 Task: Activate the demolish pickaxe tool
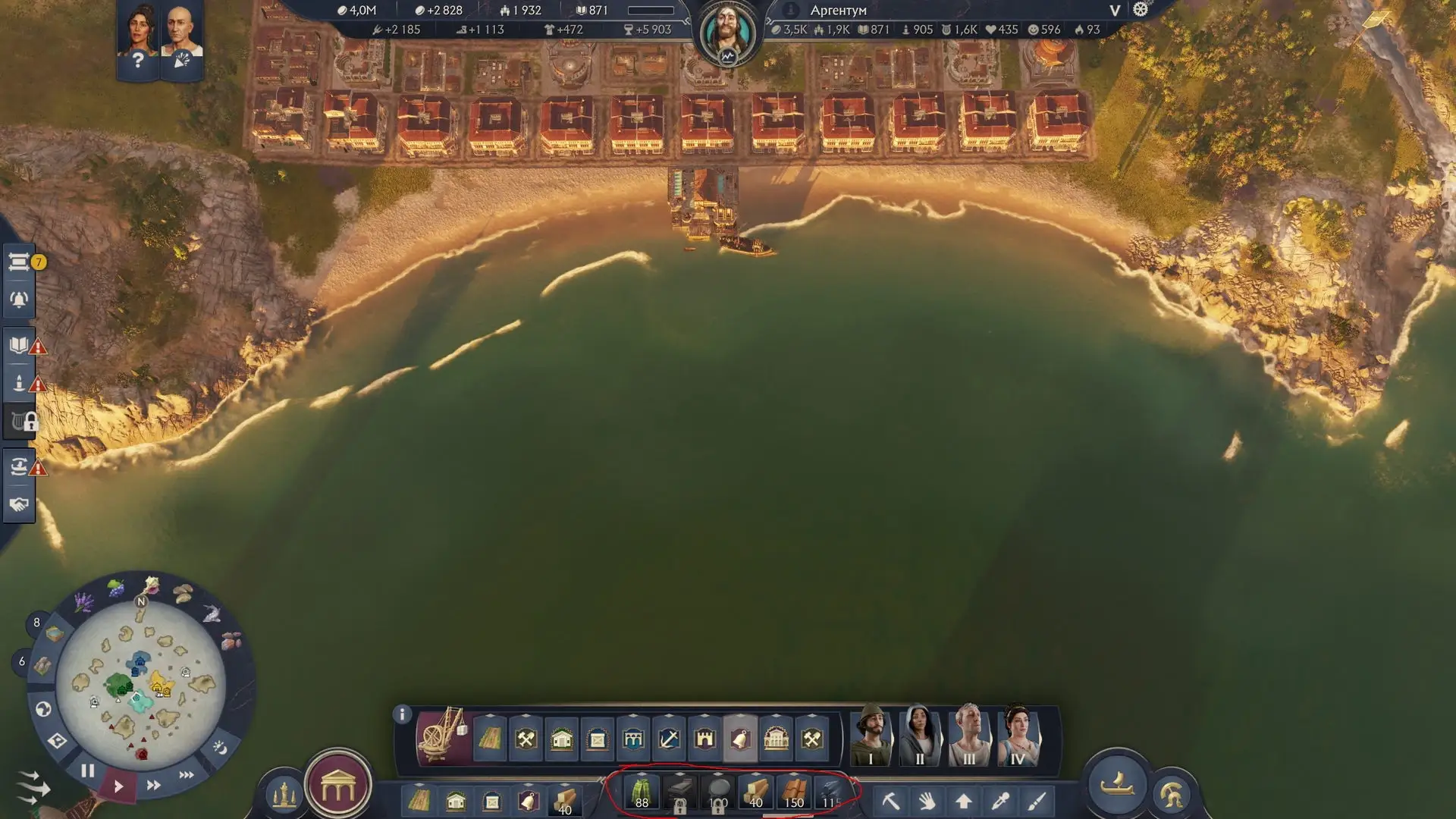(x=890, y=801)
